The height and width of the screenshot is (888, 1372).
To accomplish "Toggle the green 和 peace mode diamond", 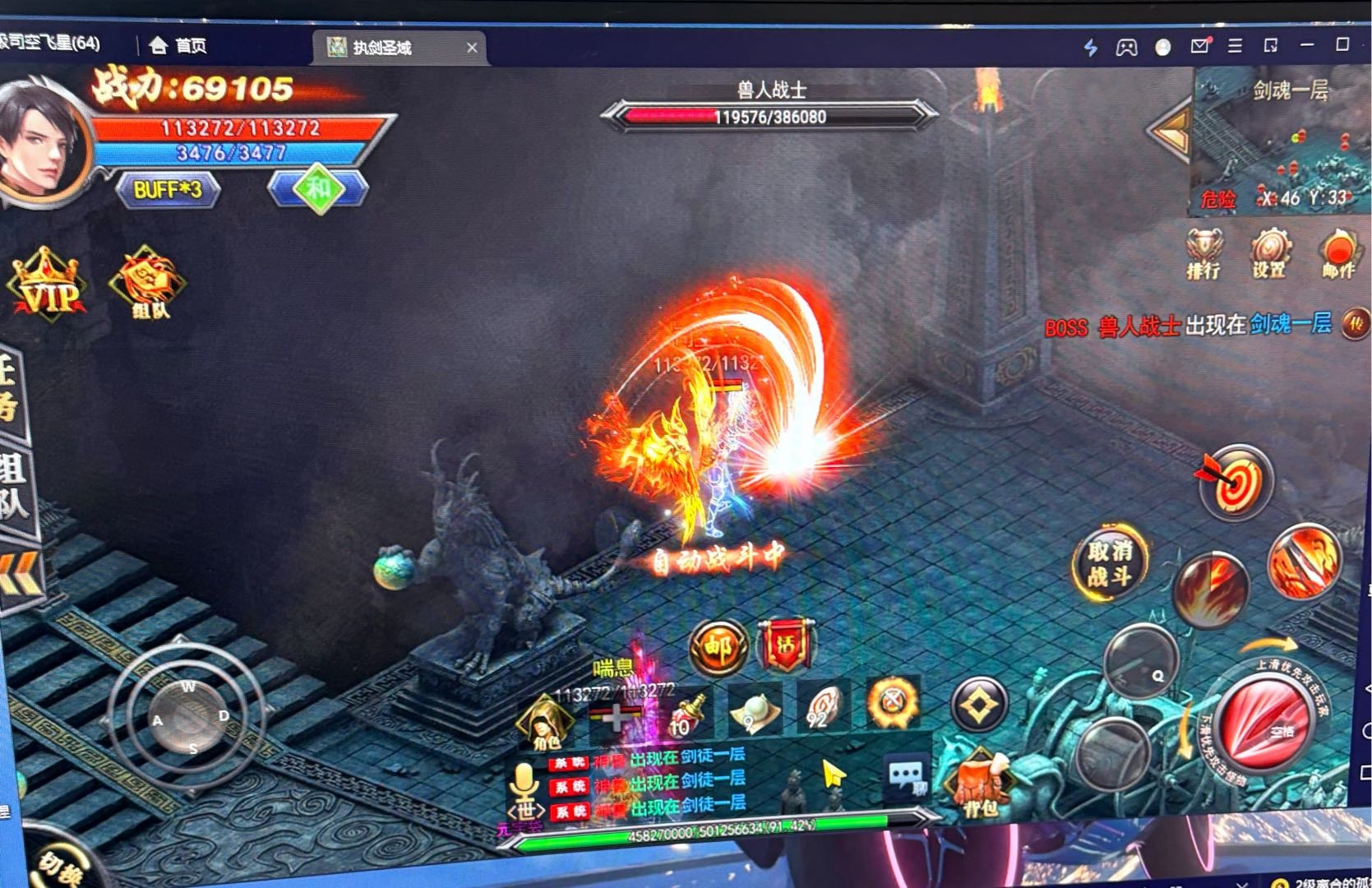I will click(x=318, y=189).
